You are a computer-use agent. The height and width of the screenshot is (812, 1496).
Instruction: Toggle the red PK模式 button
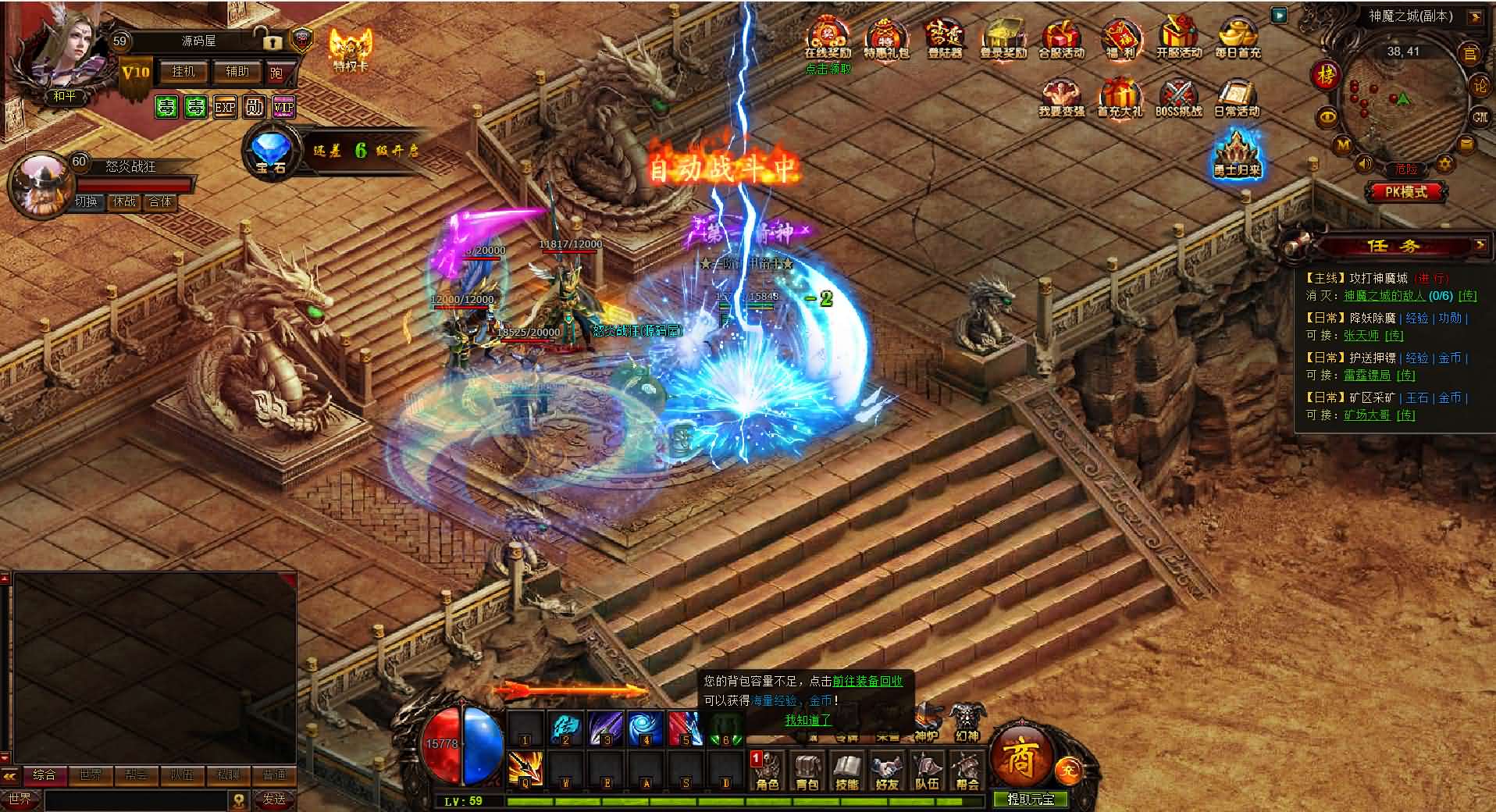pyautogui.click(x=1405, y=192)
